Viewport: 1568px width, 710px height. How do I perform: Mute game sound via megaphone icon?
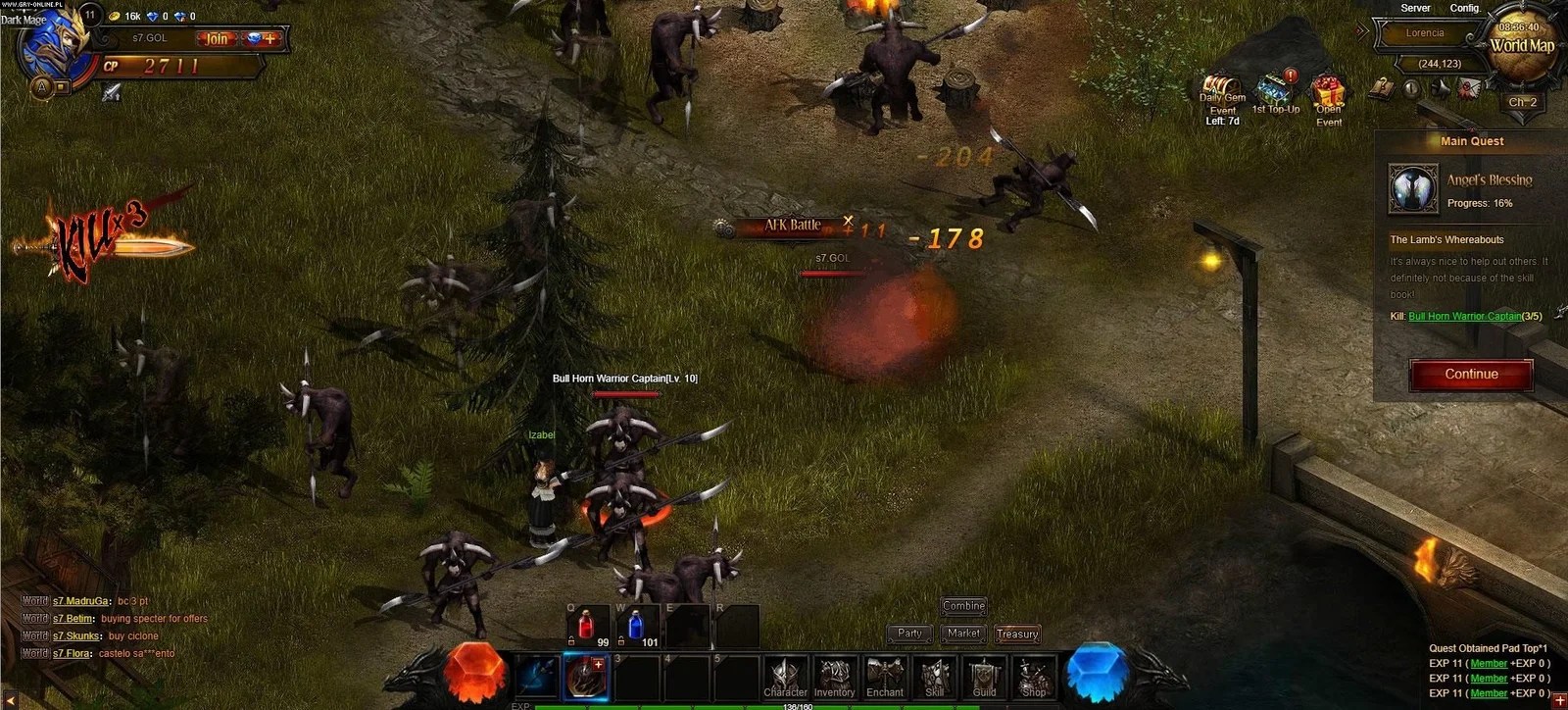1440,88
